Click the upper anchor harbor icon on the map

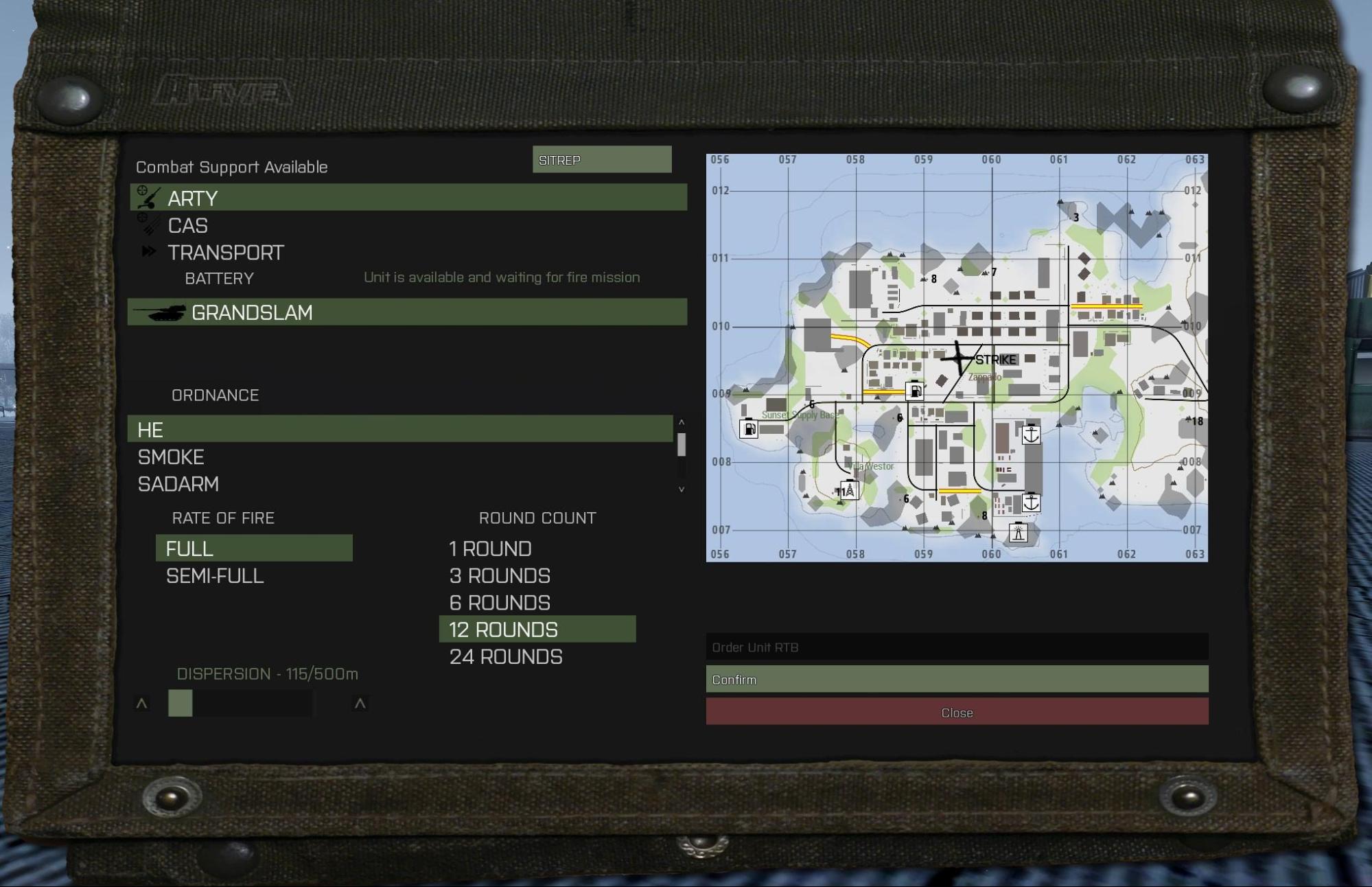[1030, 435]
